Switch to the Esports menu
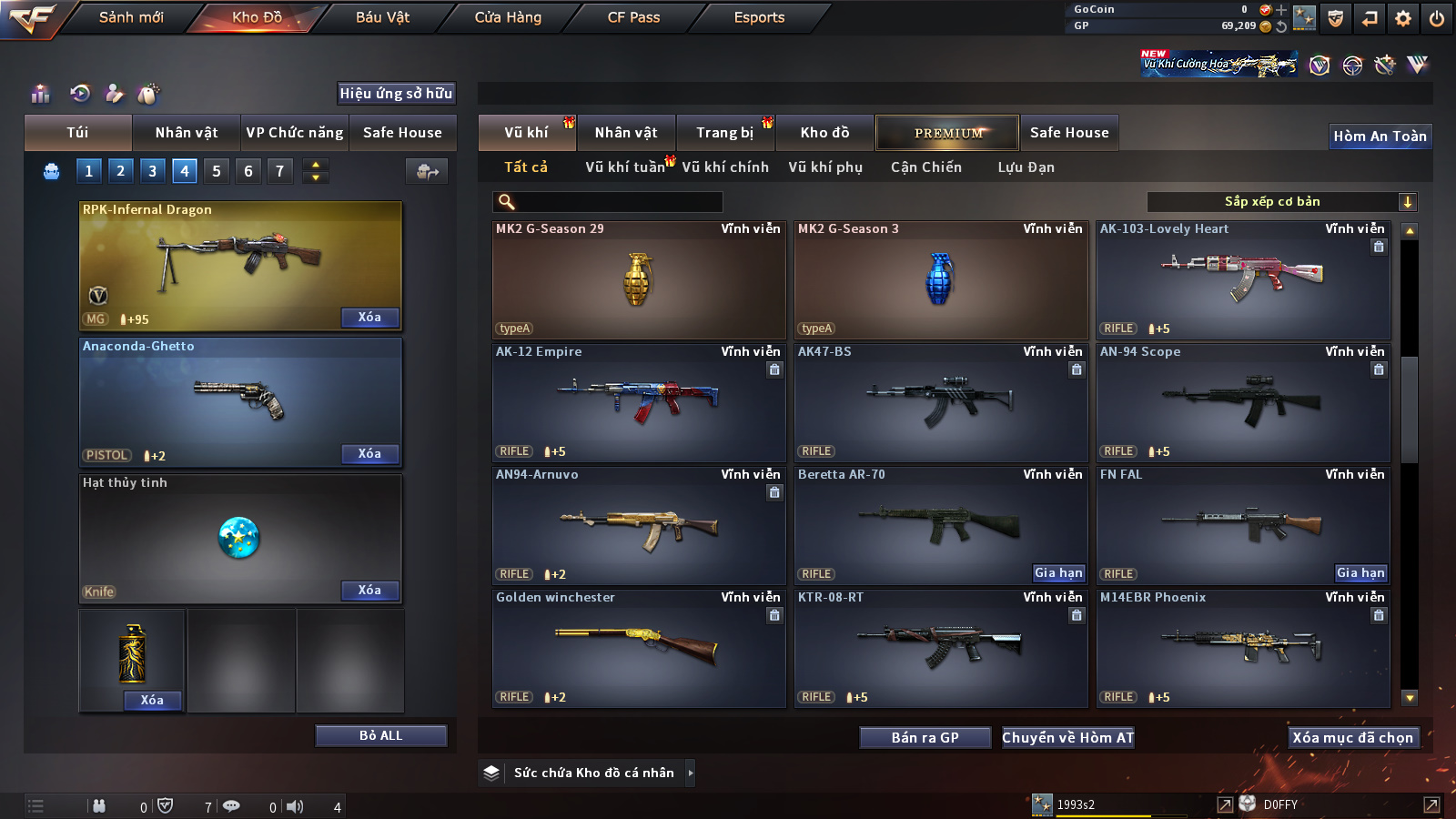The width and height of the screenshot is (1456, 819). coord(759,17)
